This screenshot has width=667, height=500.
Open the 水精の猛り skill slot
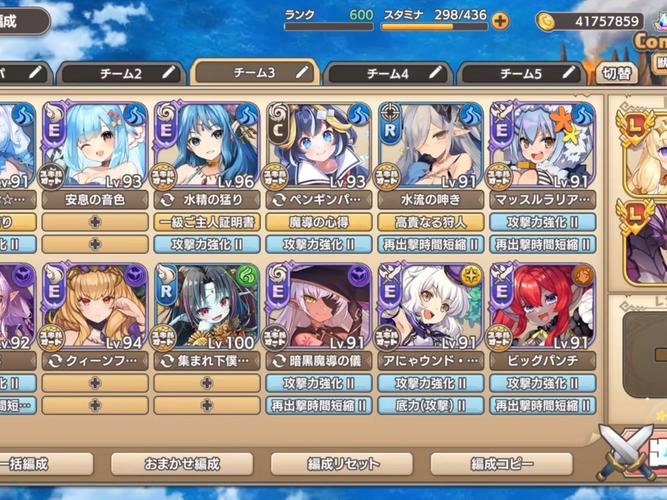pyautogui.click(x=207, y=198)
